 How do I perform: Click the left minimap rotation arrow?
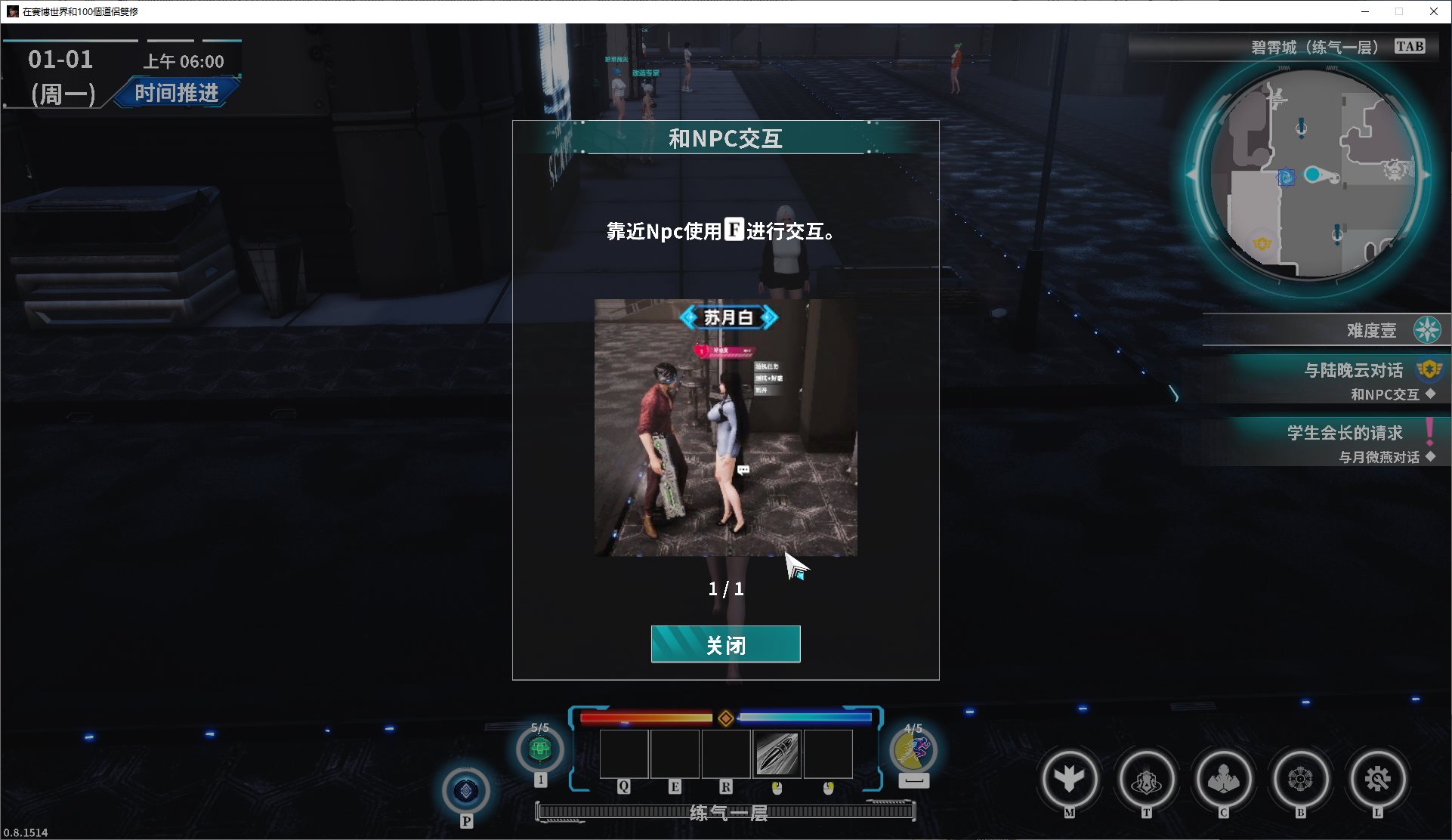pos(1191,175)
